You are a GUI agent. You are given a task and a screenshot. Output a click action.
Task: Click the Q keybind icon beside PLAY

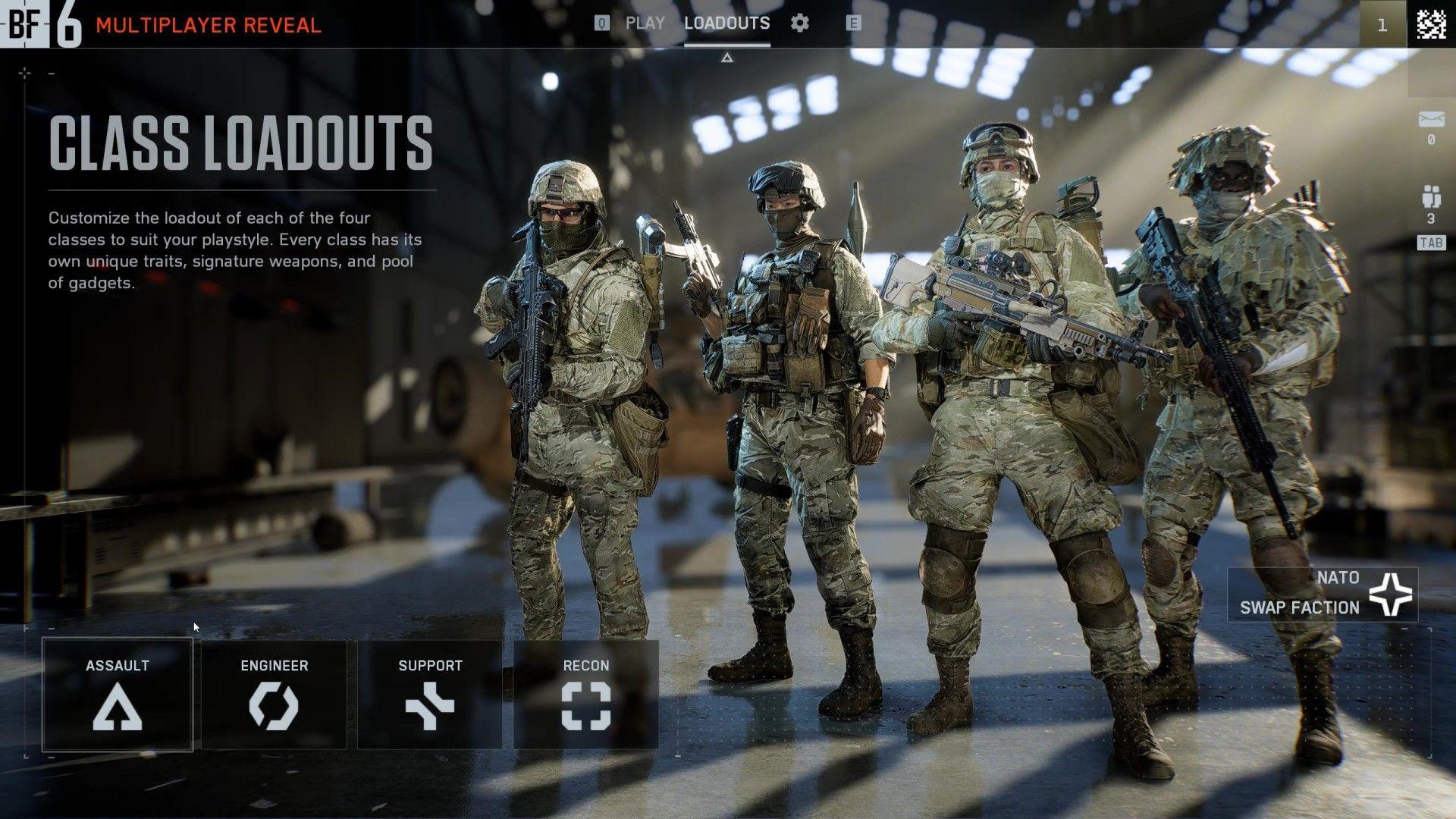pos(601,23)
